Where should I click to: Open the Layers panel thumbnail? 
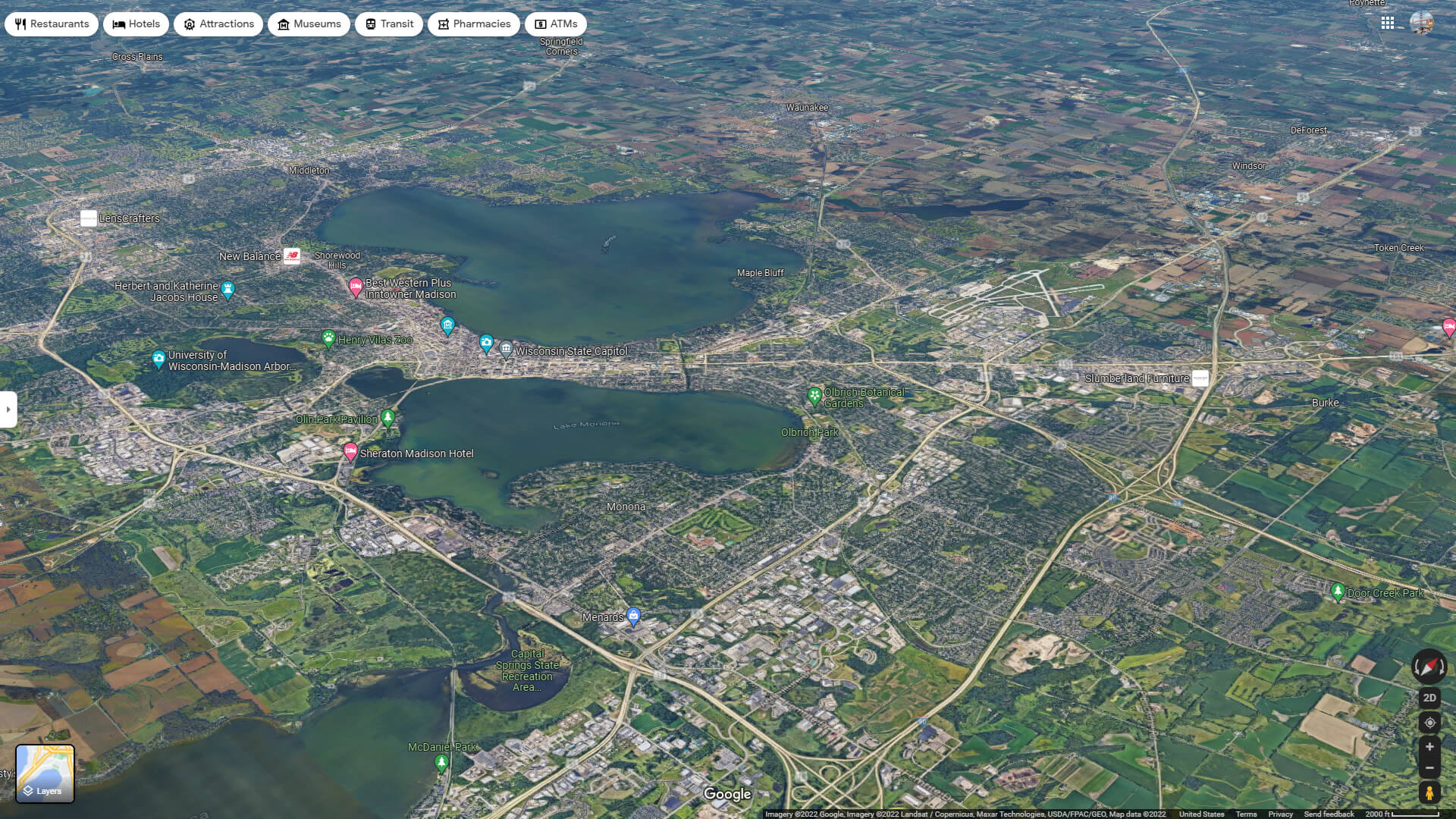coord(47,773)
